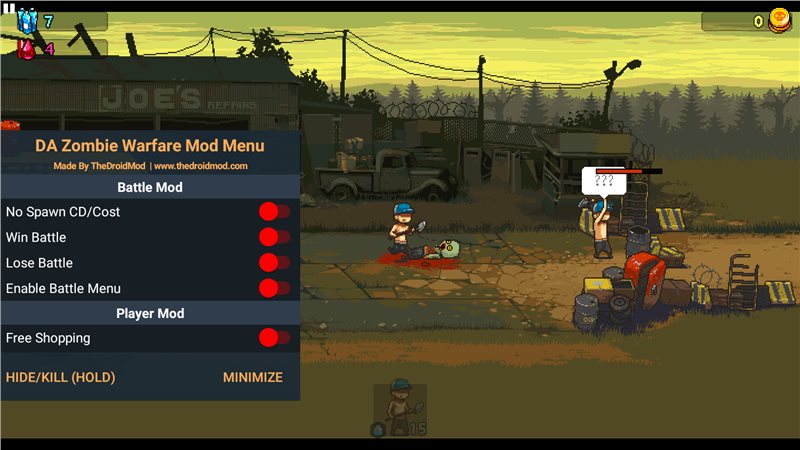Minimize the mod menu
Viewport: 800px width, 450px height.
(x=252, y=378)
